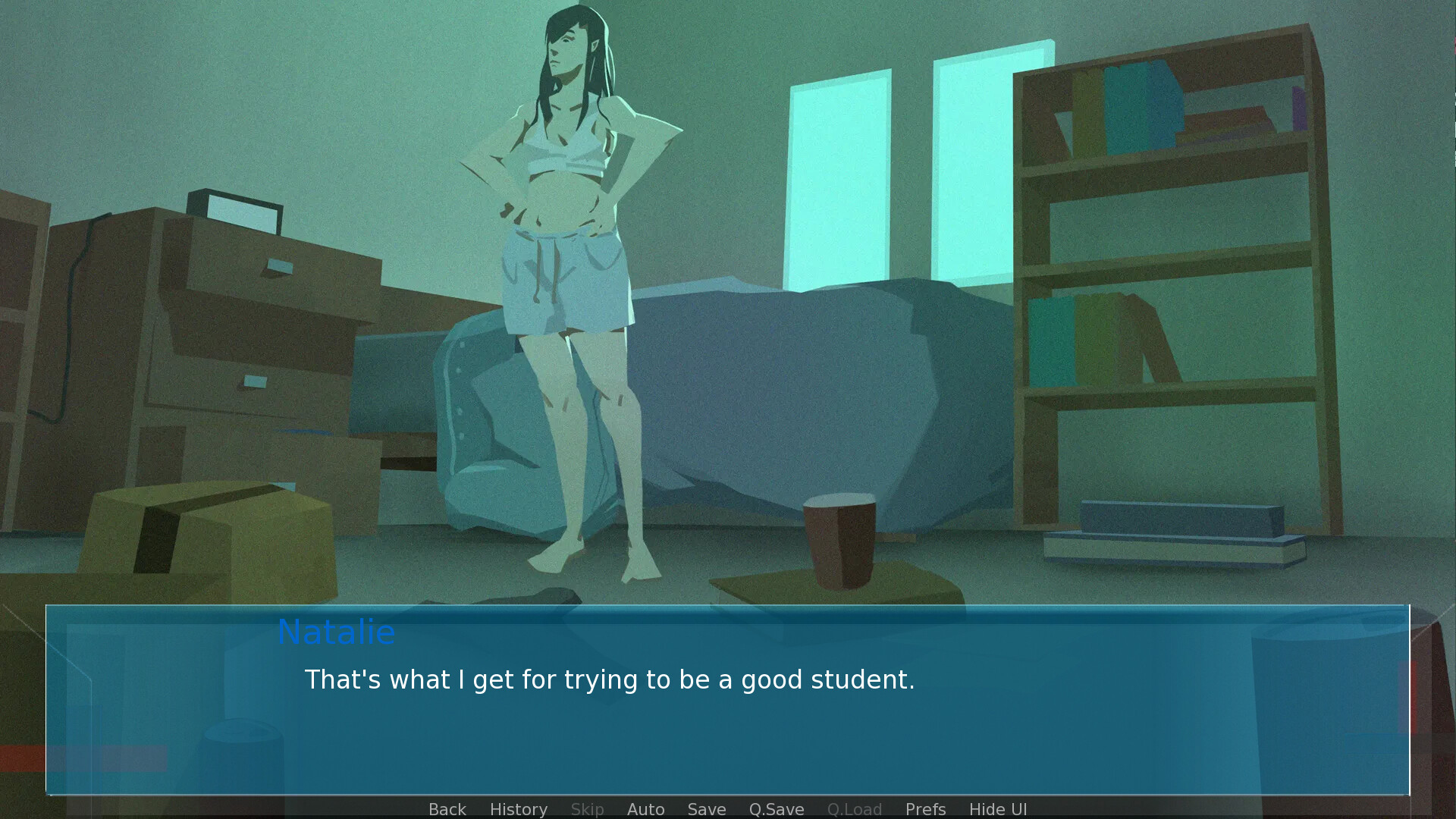Image resolution: width=1456 pixels, height=819 pixels.
Task: Quick save with Q.Save
Action: 776,809
